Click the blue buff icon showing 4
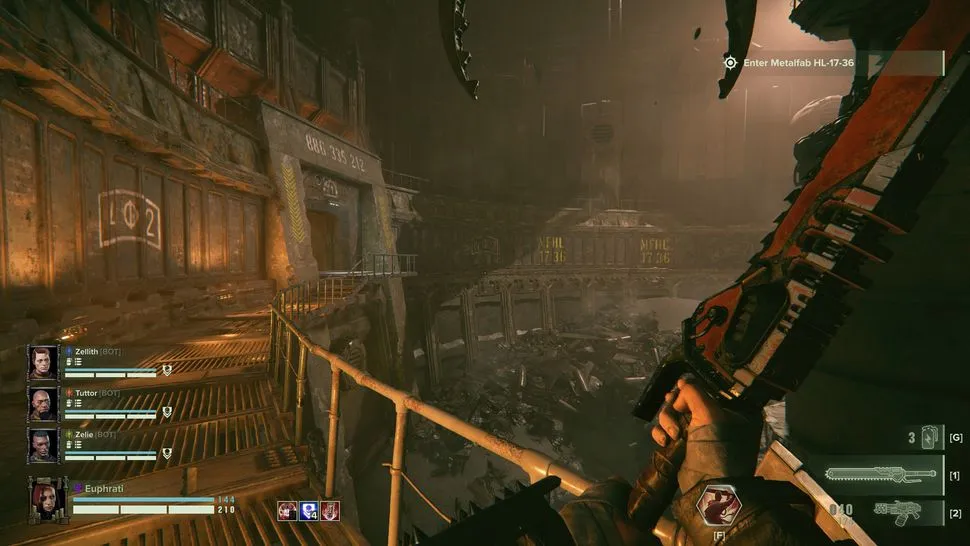Image resolution: width=970 pixels, height=546 pixels. [x=308, y=510]
